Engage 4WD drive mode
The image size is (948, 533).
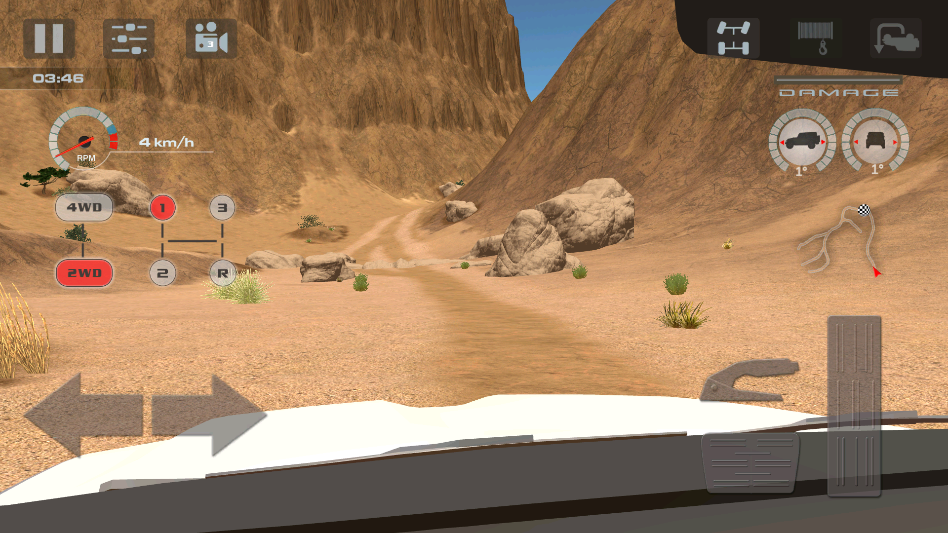(x=84, y=208)
